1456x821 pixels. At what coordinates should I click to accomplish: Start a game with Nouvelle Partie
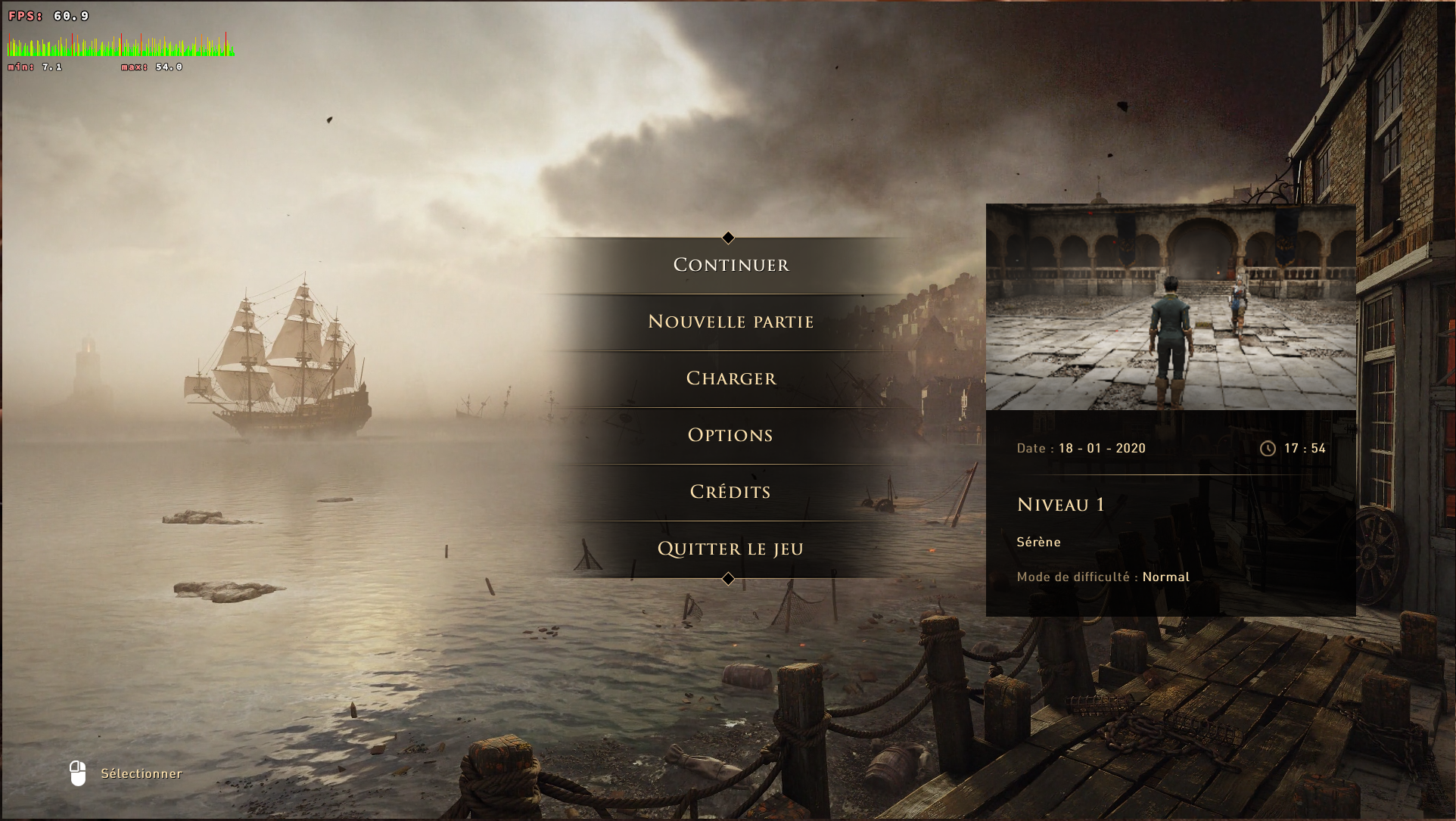point(730,322)
